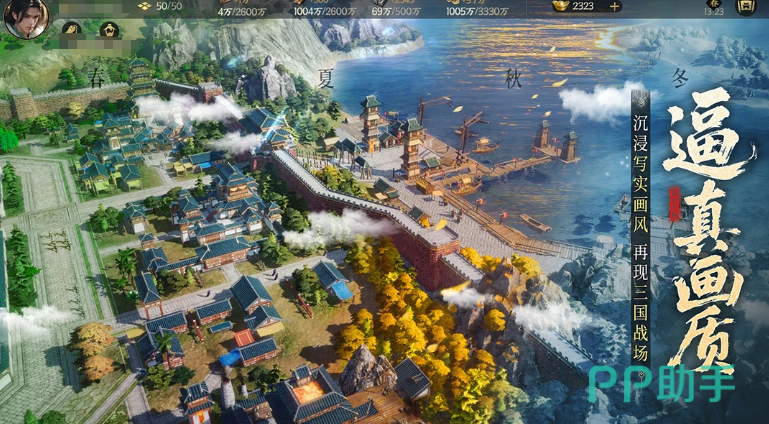The image size is (769, 424).
Task: Tap the plus button beside the gold ingots
Action: (614, 6)
